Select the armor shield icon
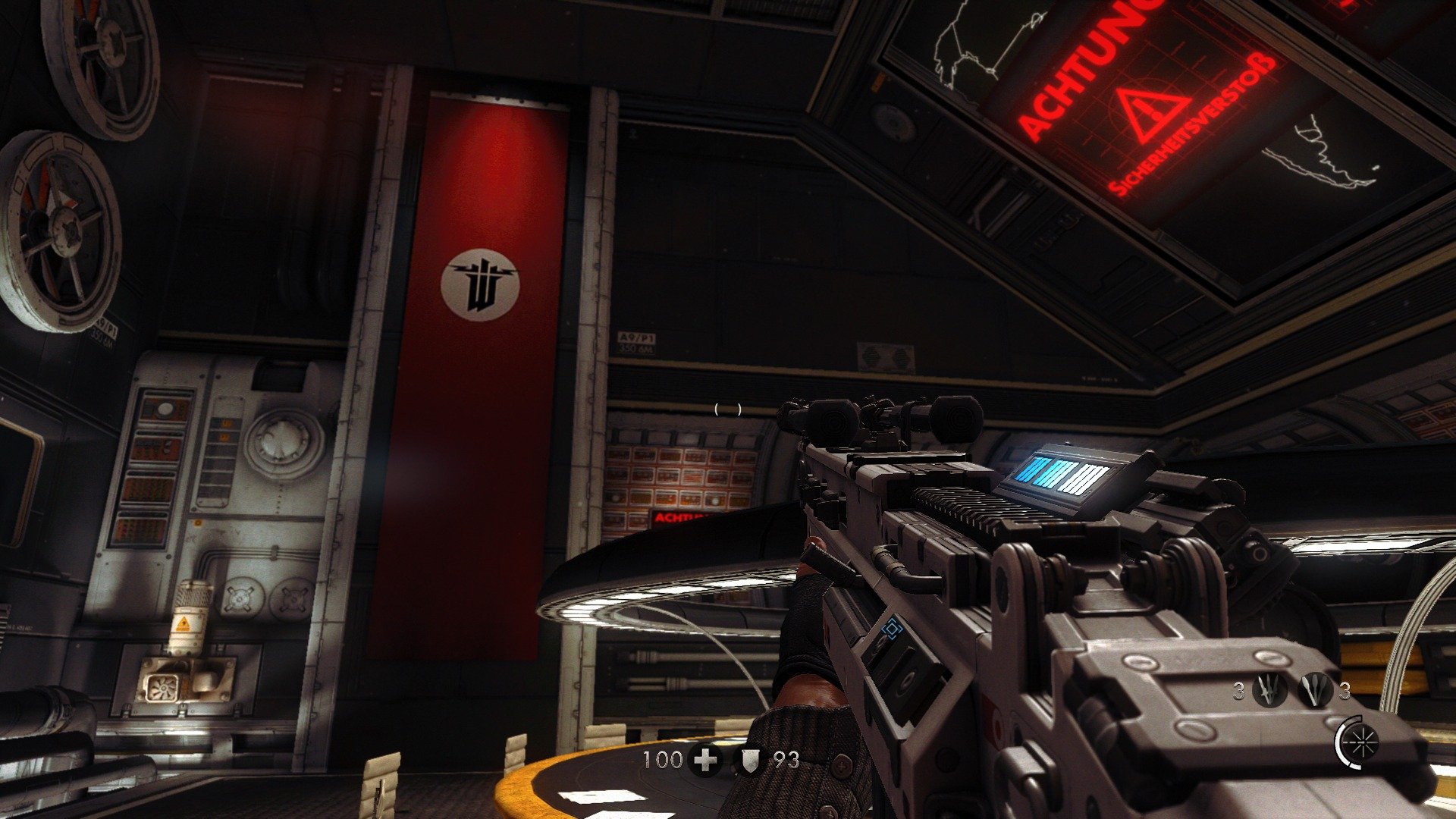This screenshot has height=819, width=1456. point(749,758)
